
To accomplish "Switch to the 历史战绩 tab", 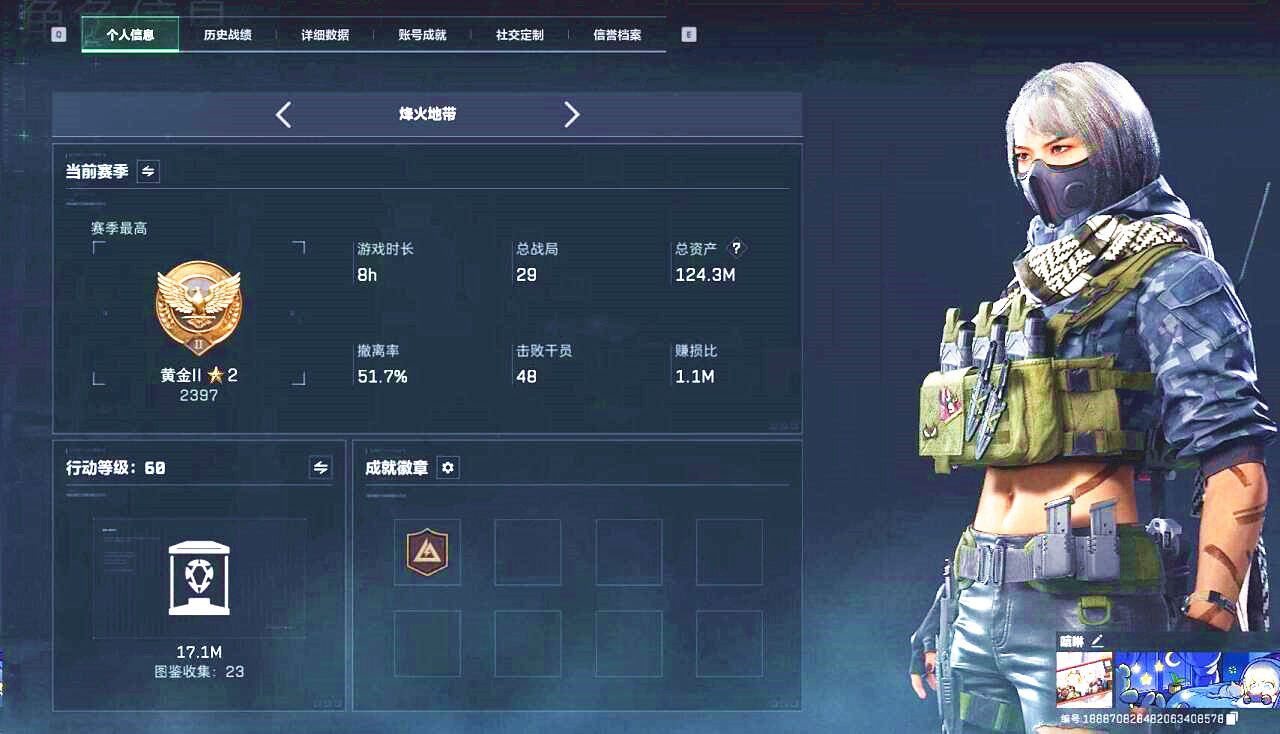I will point(229,34).
